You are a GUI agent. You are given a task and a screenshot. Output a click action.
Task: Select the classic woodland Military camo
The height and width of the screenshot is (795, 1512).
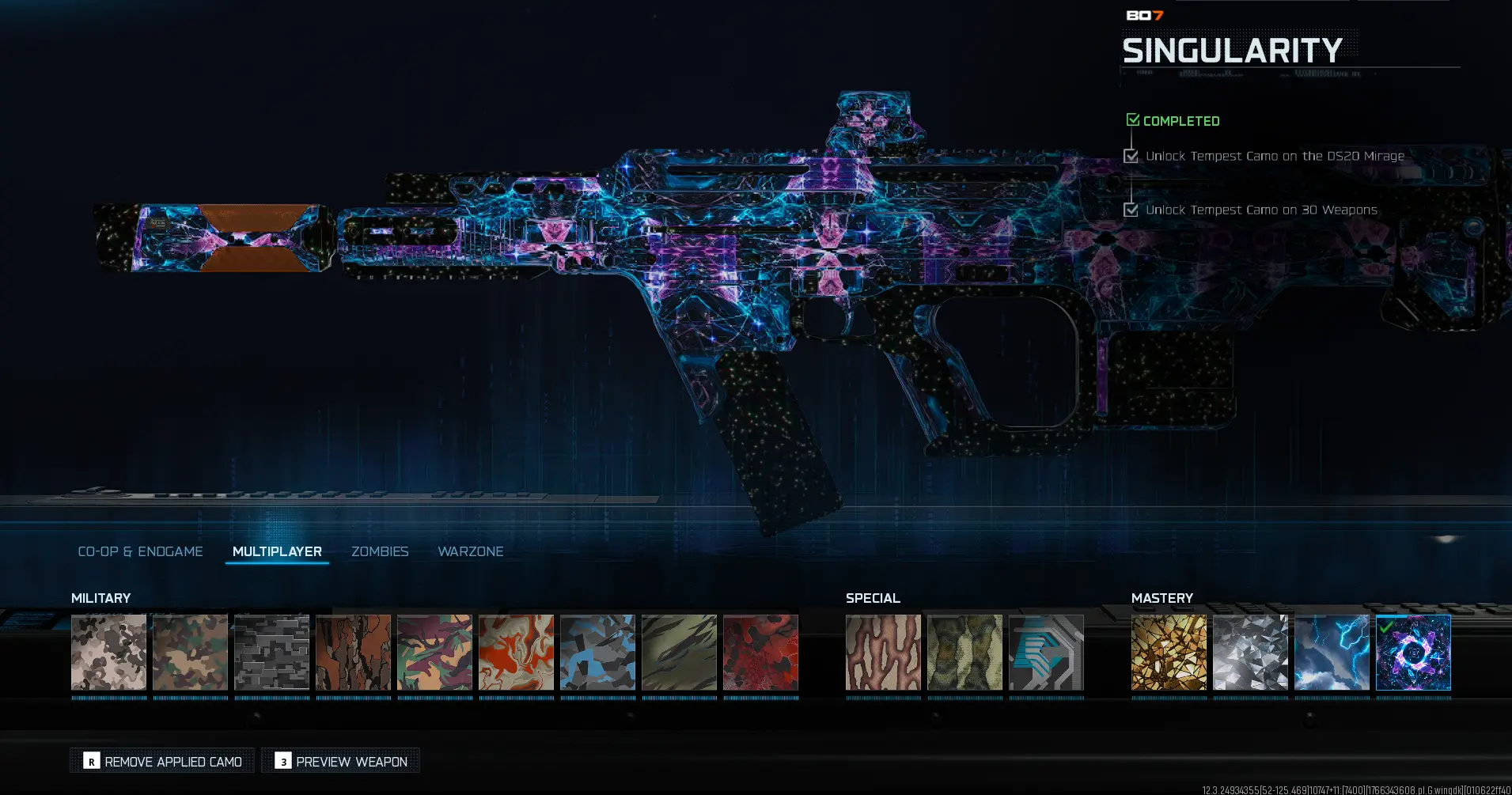(190, 653)
